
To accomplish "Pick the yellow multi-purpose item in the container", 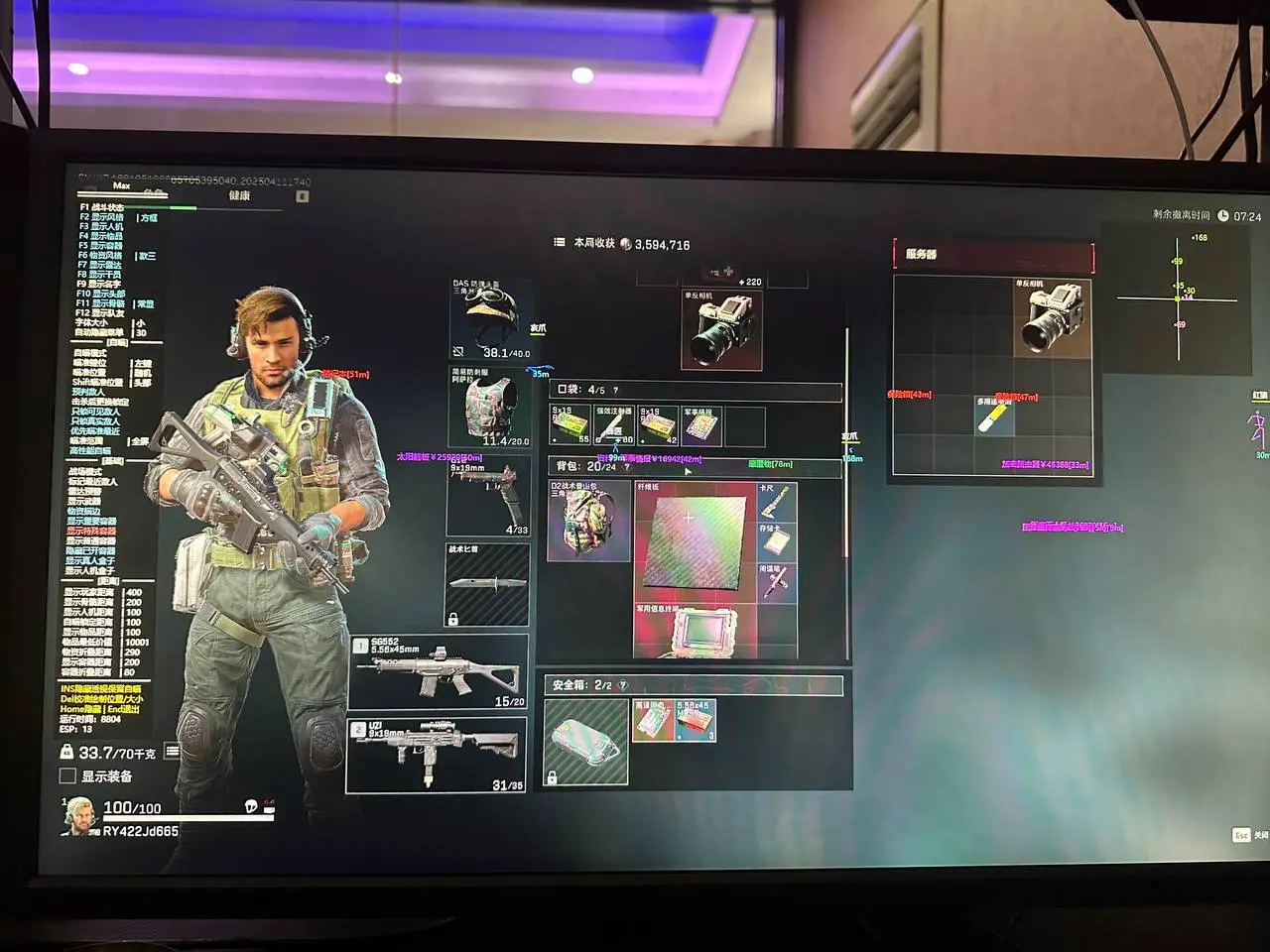I will click(x=994, y=415).
